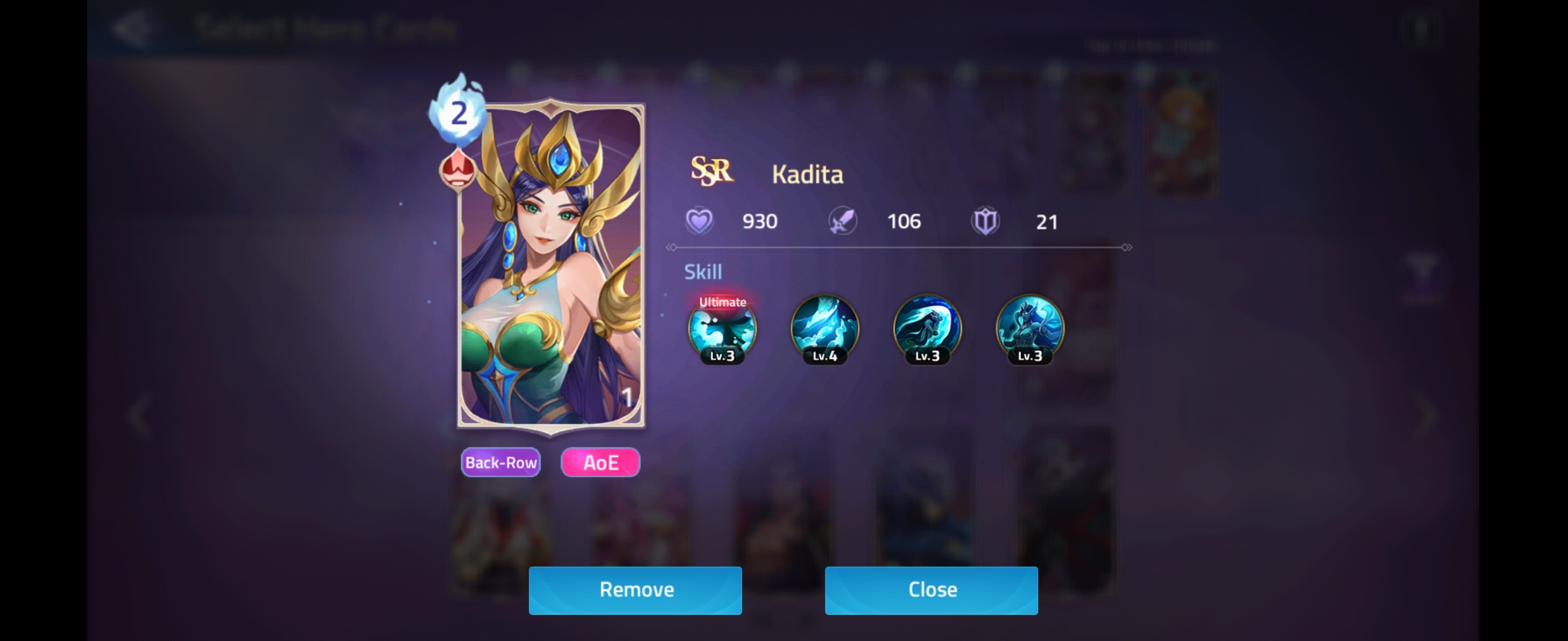Click the heart HP icon next to 930

[701, 221]
